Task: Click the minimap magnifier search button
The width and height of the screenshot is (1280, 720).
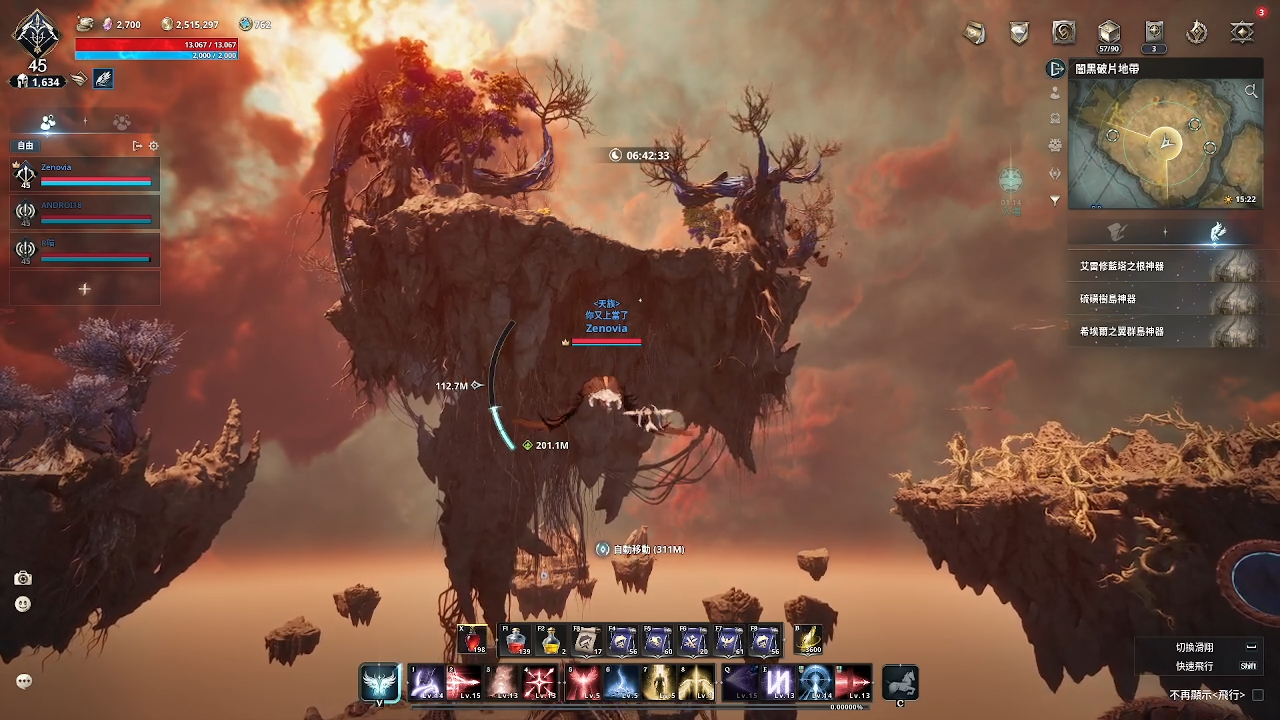Action: (1251, 92)
